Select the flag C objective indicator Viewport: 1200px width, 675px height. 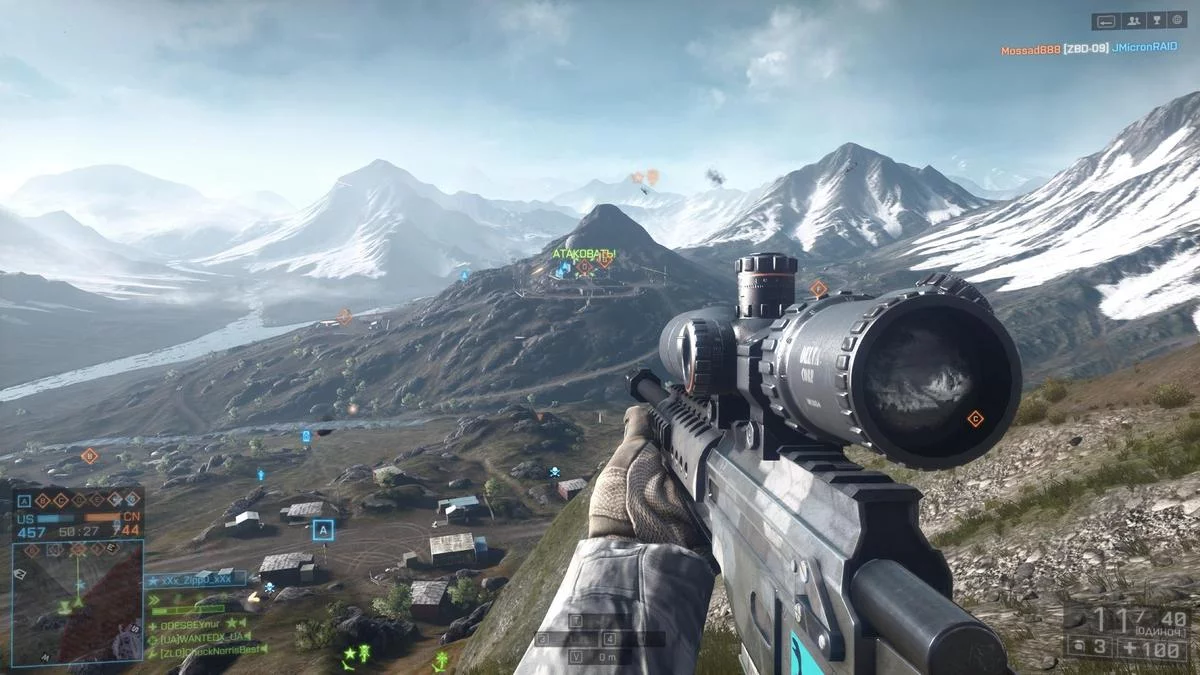click(60, 500)
